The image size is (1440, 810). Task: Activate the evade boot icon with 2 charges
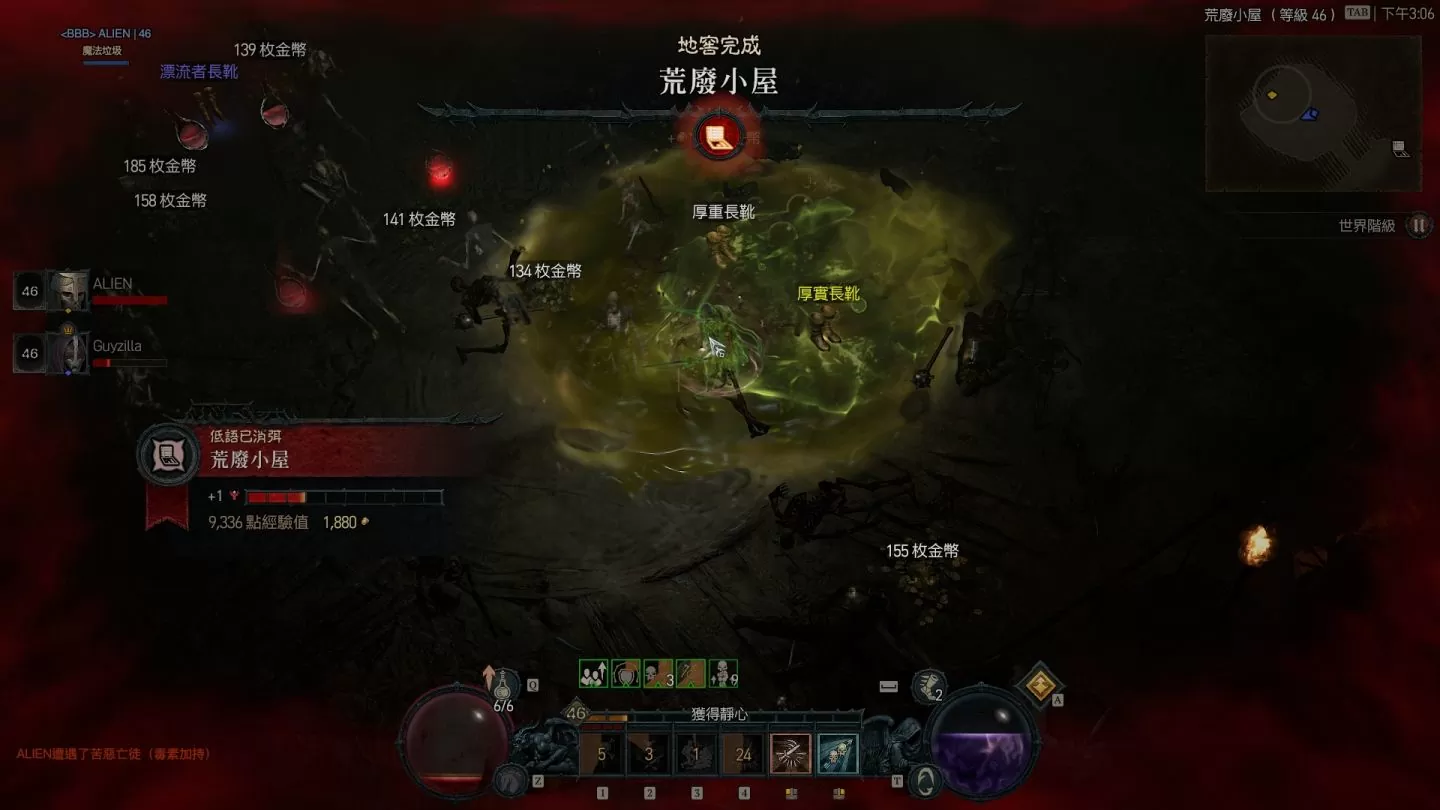(x=929, y=686)
